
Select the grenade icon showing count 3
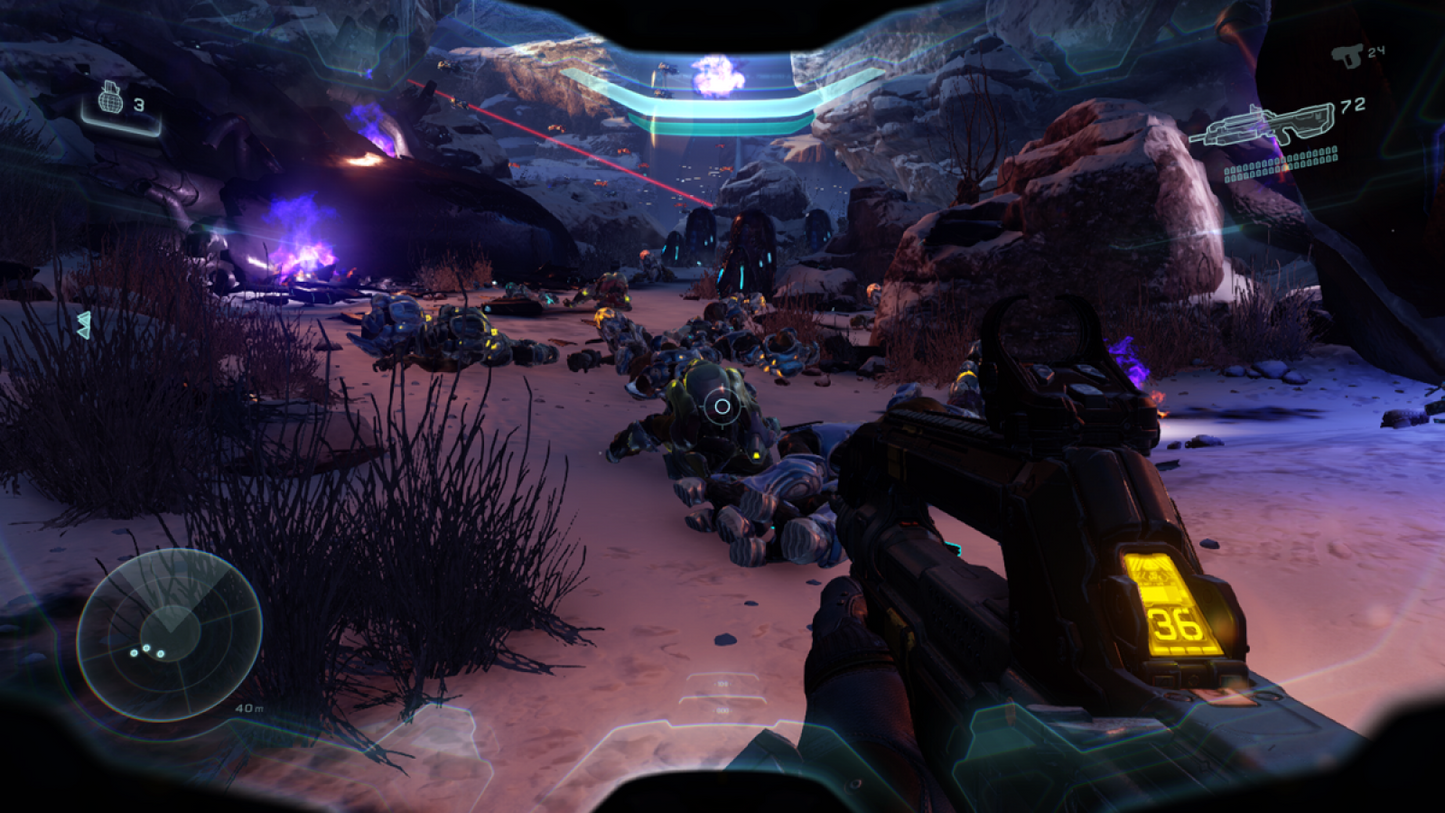(x=113, y=100)
